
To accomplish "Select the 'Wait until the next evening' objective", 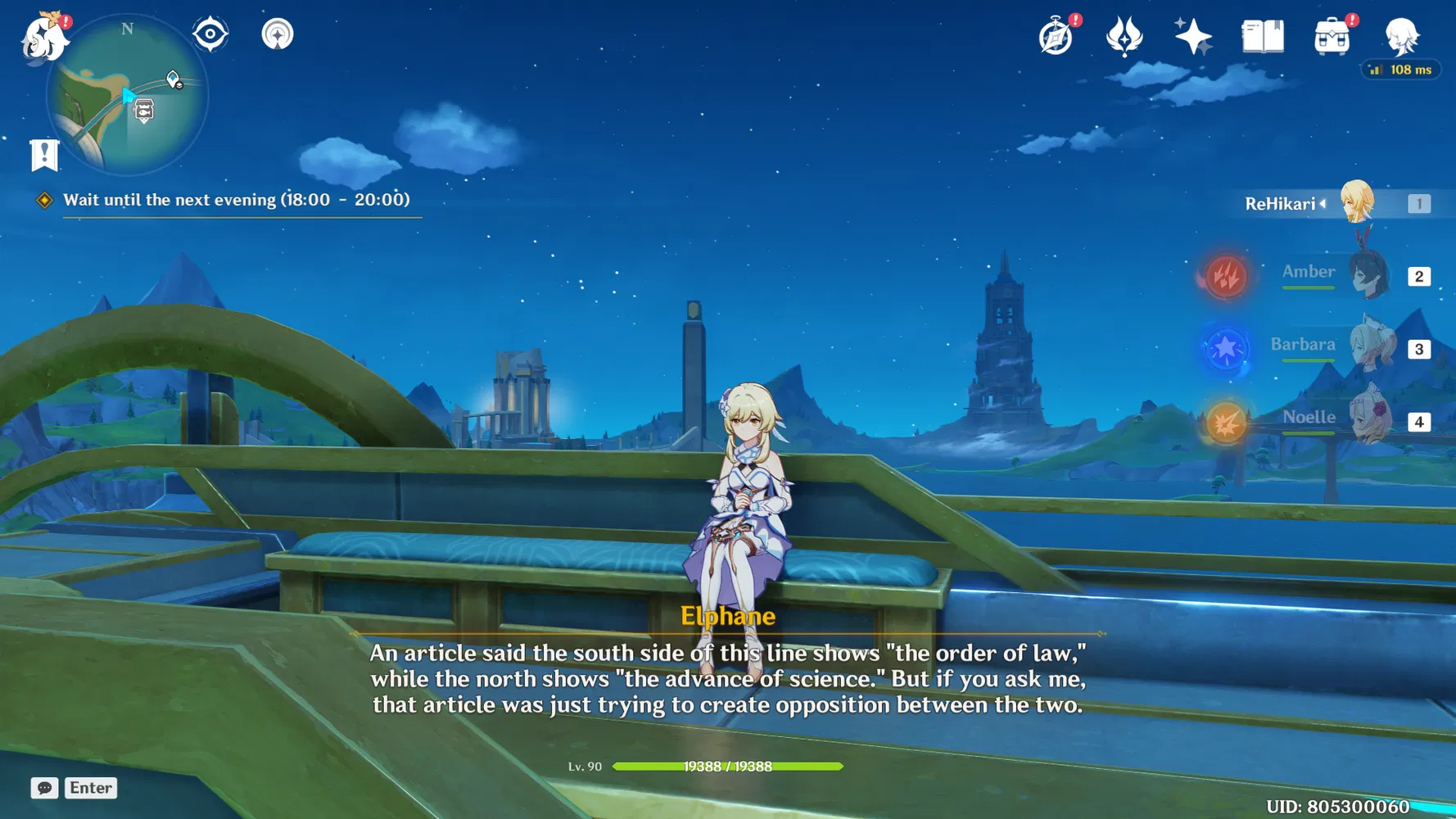I will [236, 200].
